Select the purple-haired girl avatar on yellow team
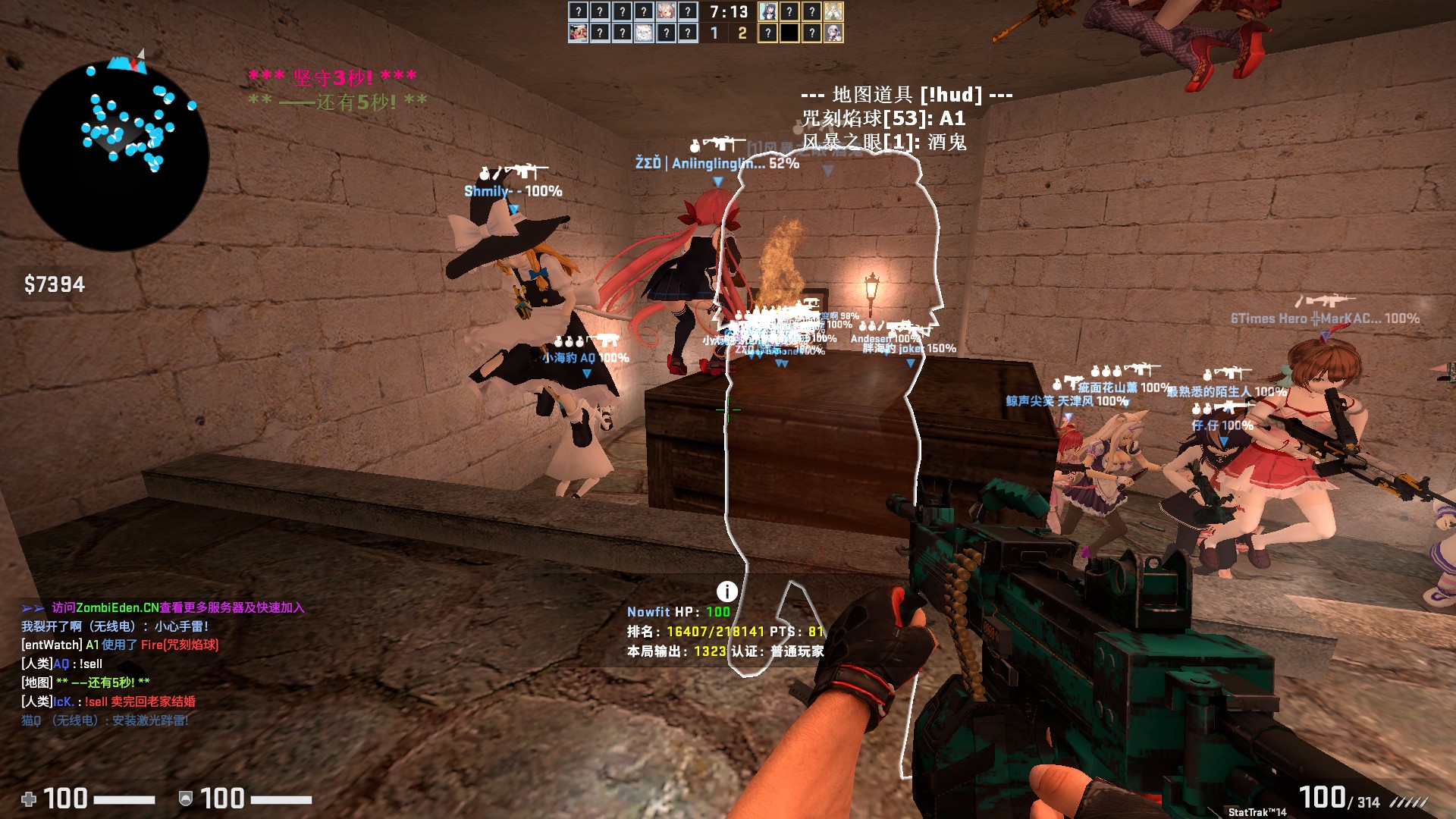This screenshot has height=819, width=1456. [767, 11]
